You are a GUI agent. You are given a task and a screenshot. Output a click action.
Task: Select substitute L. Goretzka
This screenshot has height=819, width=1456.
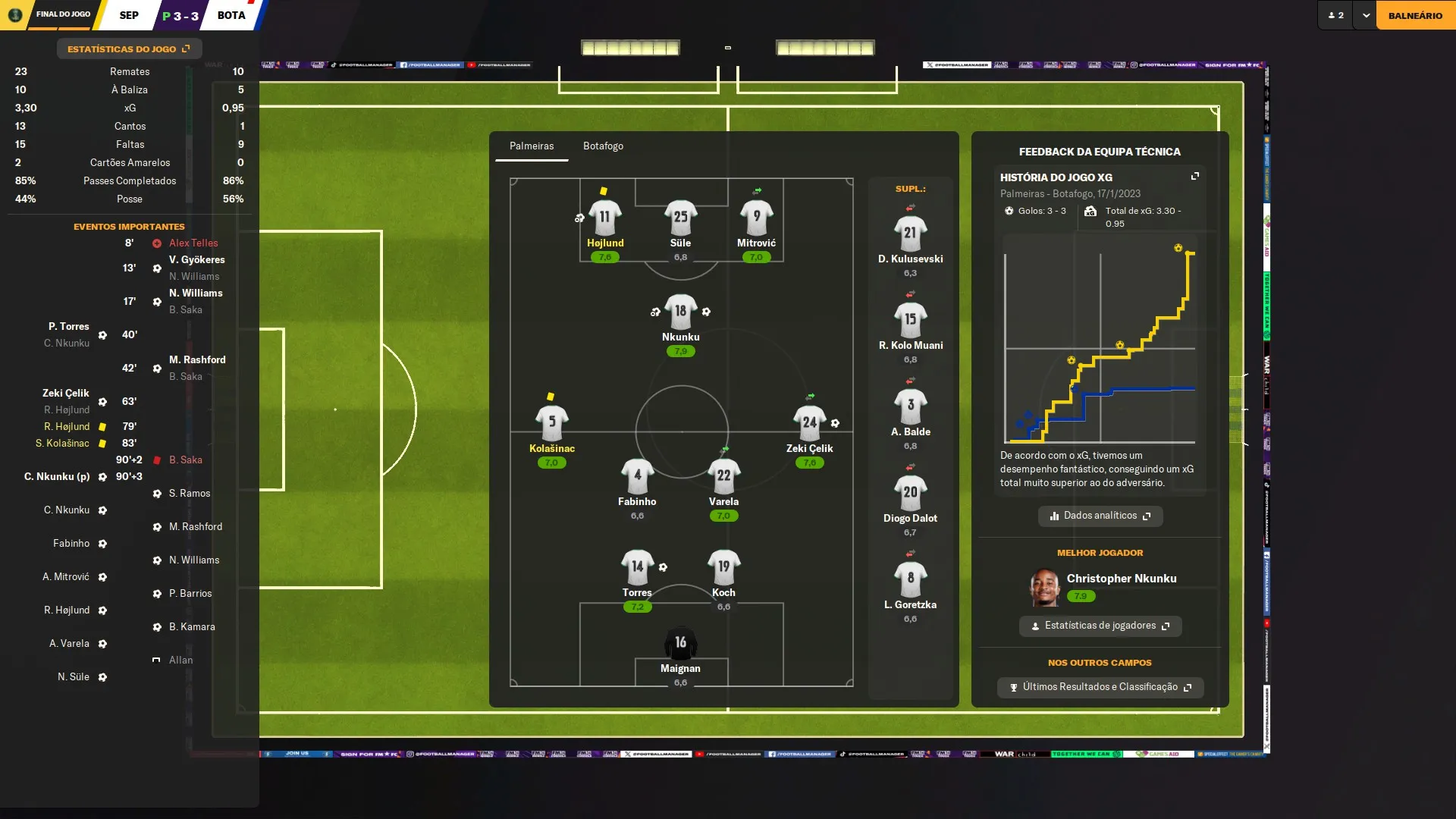[910, 580]
